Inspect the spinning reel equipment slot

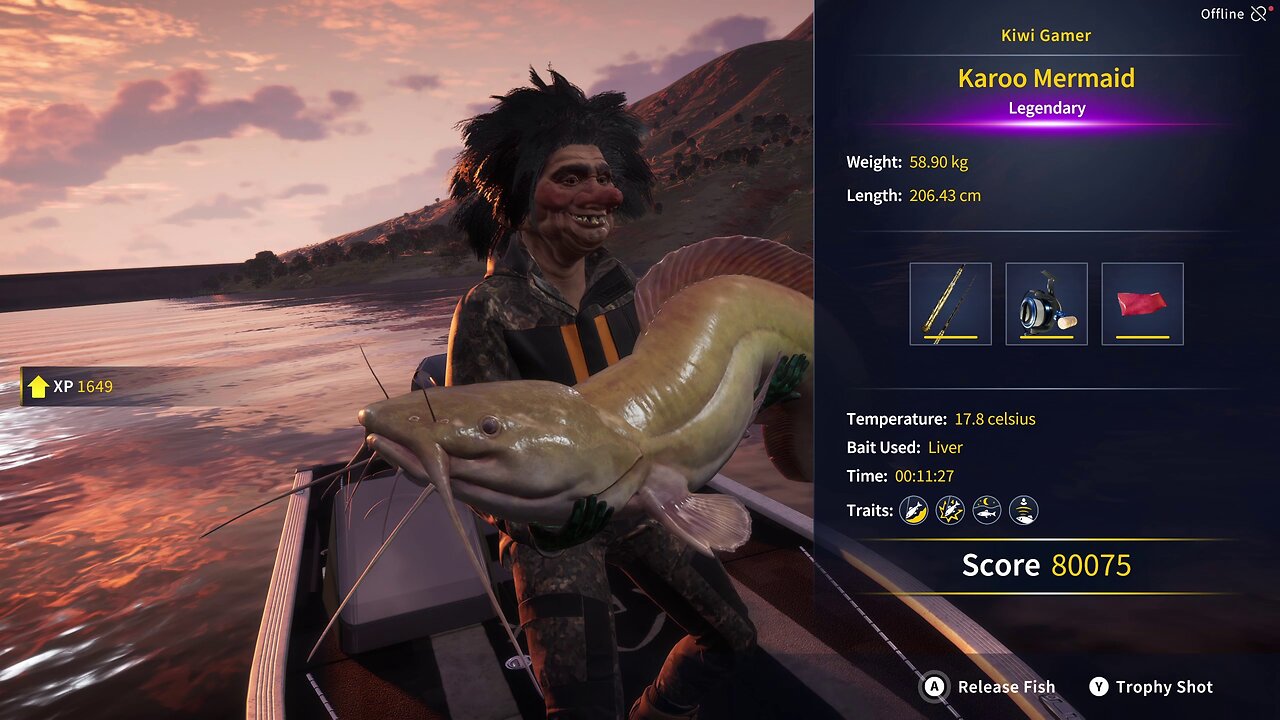[1046, 304]
